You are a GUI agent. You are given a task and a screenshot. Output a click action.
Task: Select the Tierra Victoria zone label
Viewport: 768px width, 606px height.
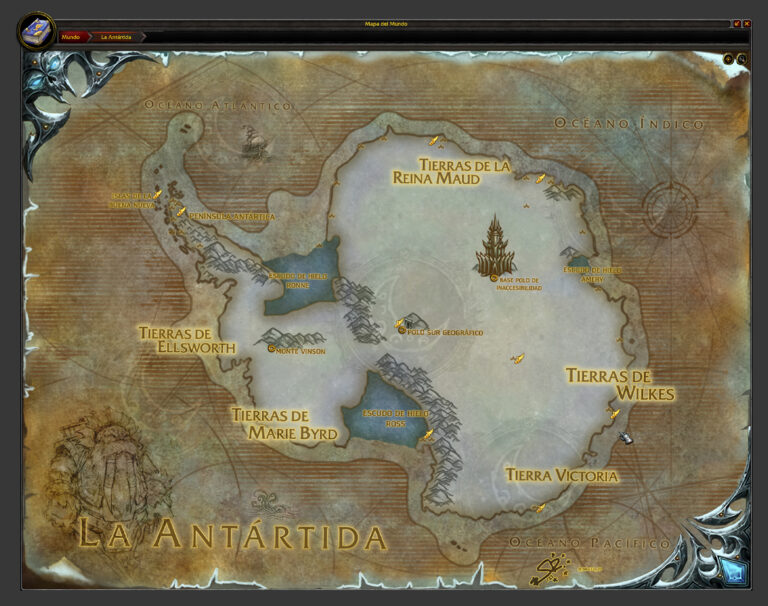click(x=561, y=476)
